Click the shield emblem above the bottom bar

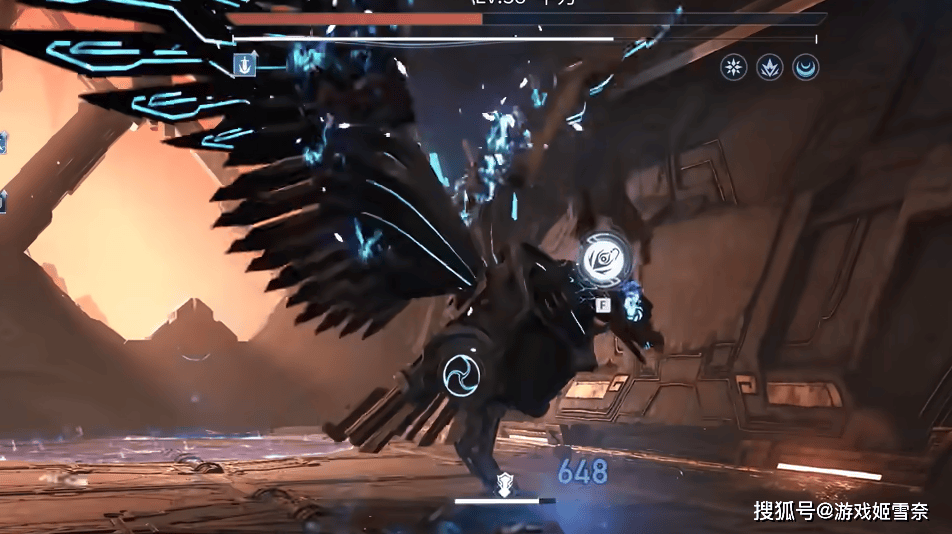coord(505,485)
